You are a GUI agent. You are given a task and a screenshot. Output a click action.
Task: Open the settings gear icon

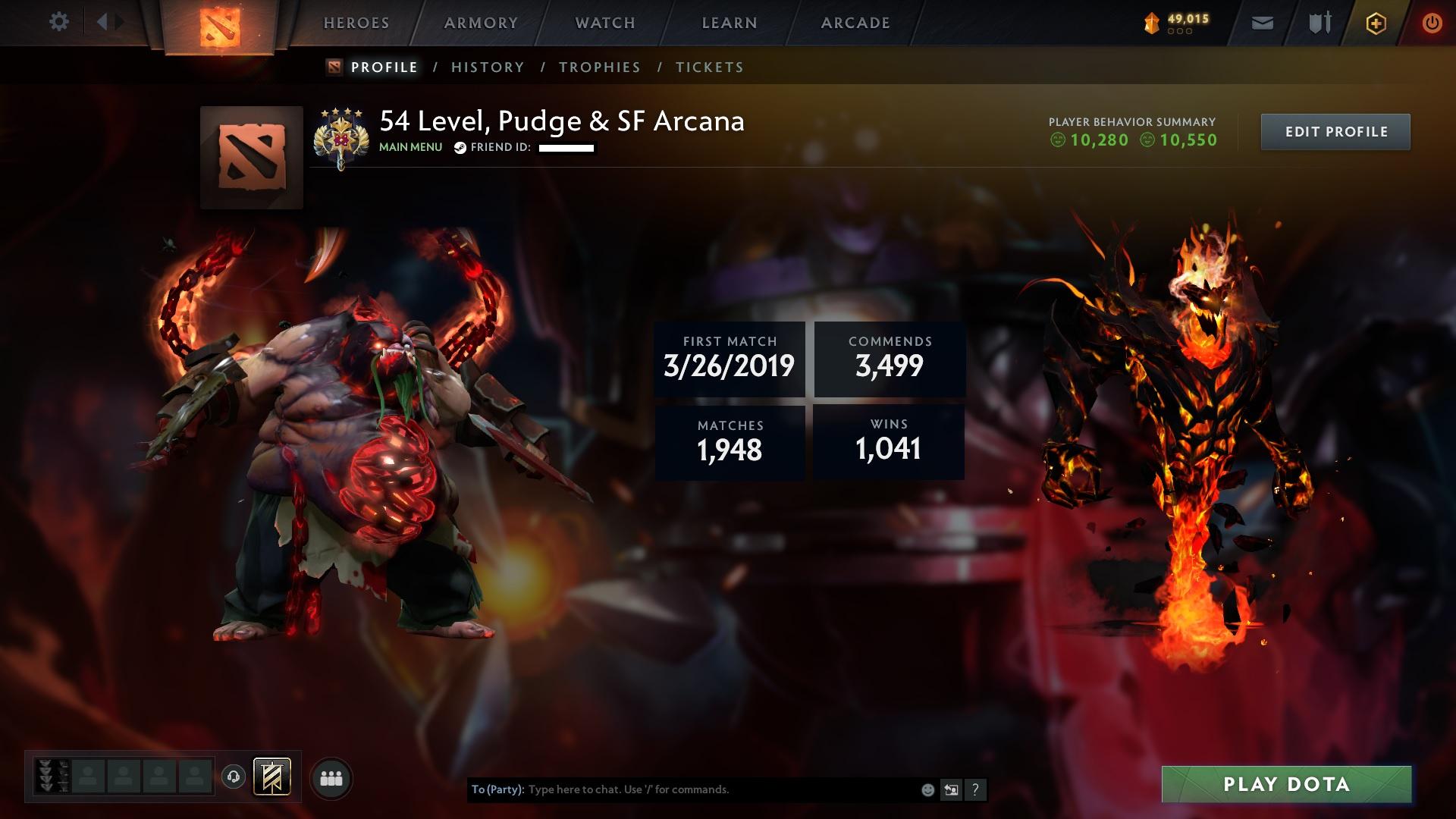pyautogui.click(x=58, y=23)
